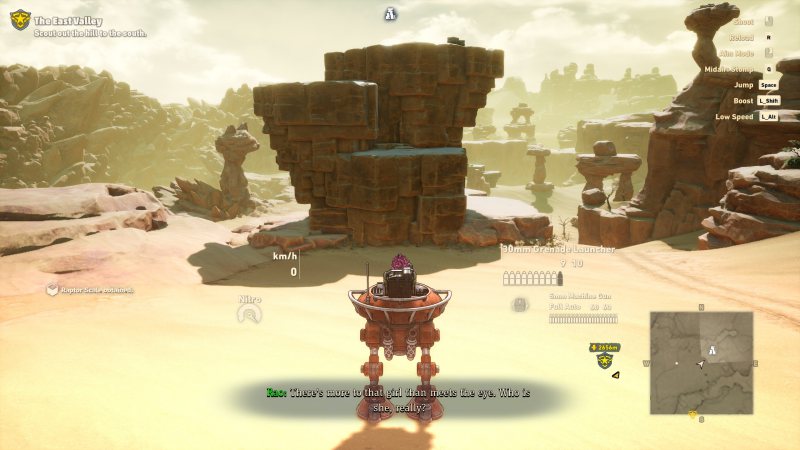Click the Raptor Scale obtained notification
The image size is (800, 450).
(90, 290)
